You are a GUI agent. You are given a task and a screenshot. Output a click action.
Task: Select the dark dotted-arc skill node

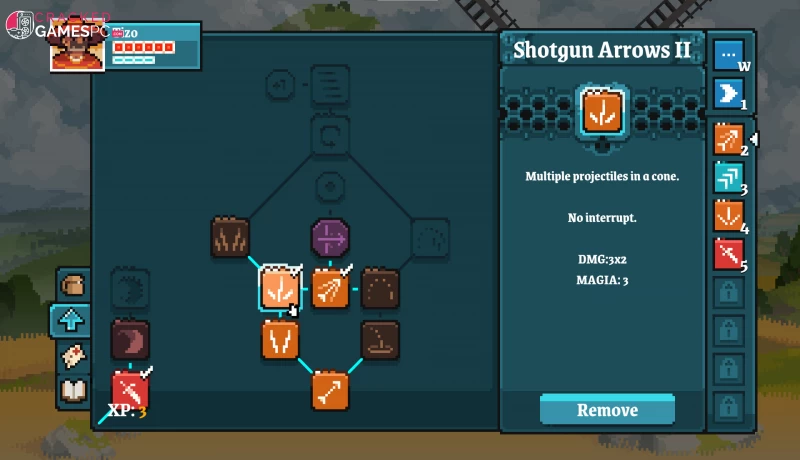380,288
